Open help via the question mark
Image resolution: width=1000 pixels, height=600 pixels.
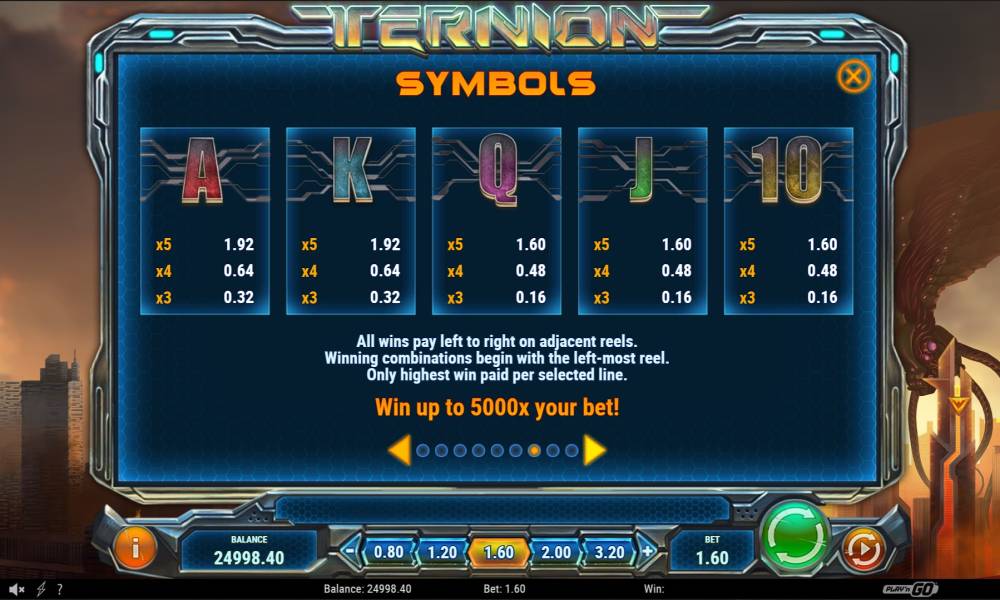coord(60,590)
